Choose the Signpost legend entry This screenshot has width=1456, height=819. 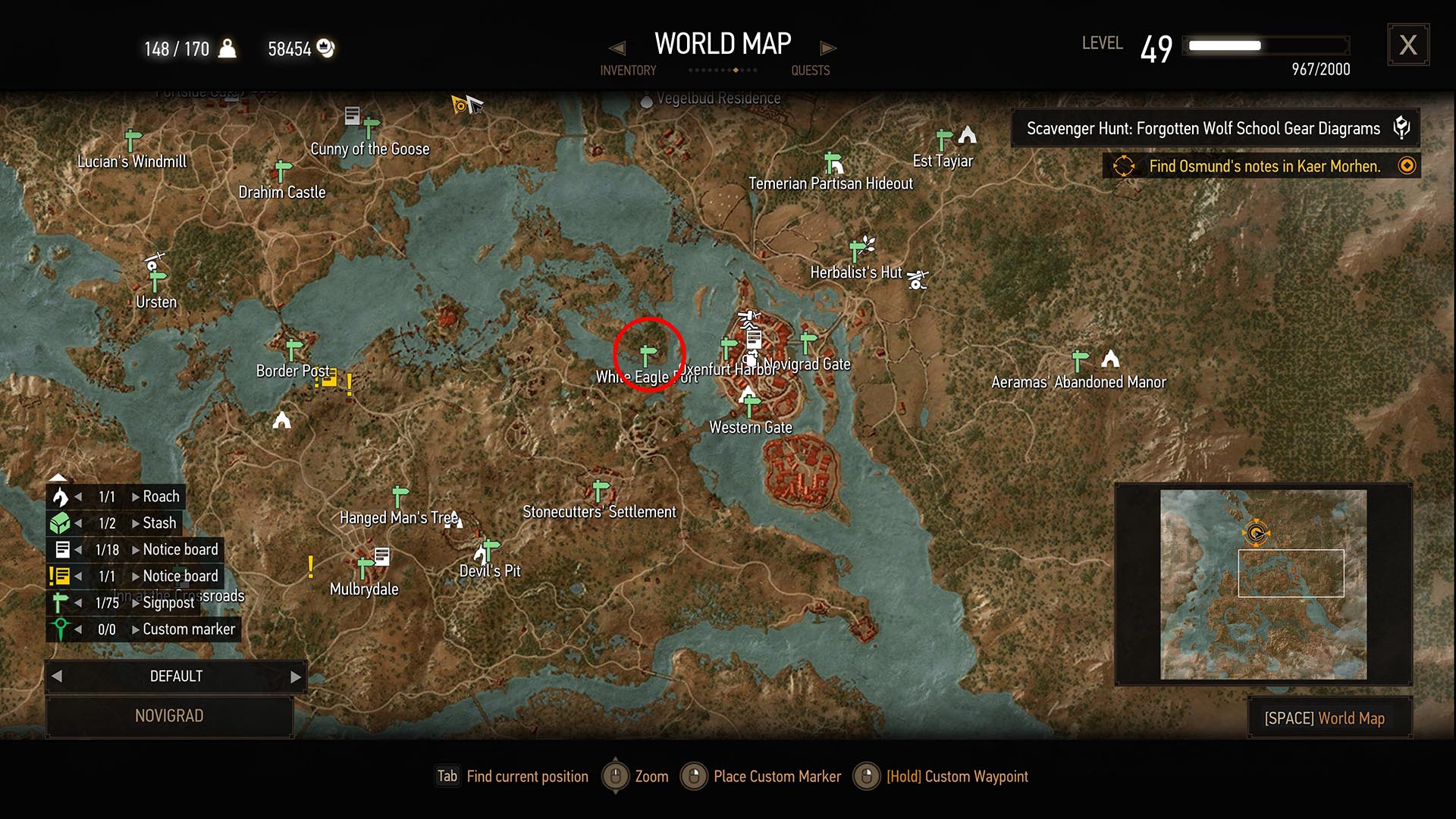click(x=168, y=603)
